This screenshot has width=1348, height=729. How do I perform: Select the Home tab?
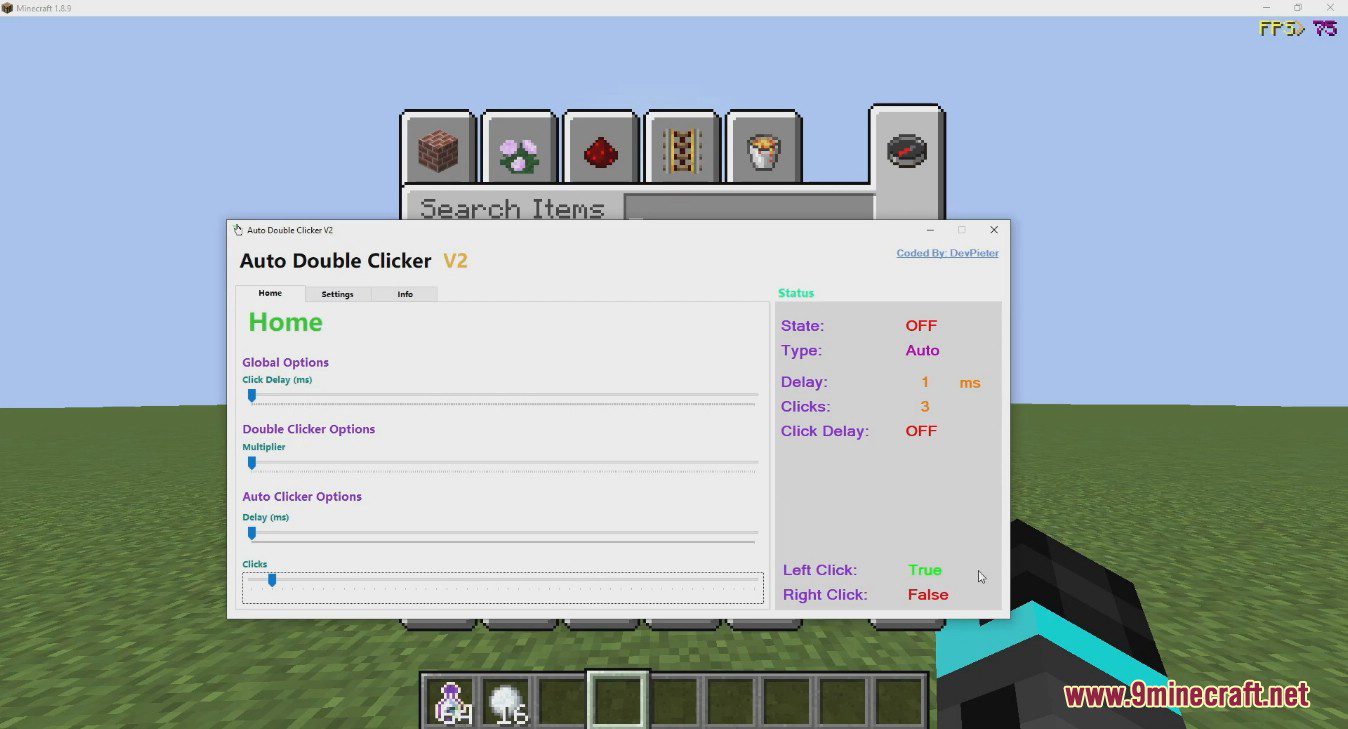[269, 293]
